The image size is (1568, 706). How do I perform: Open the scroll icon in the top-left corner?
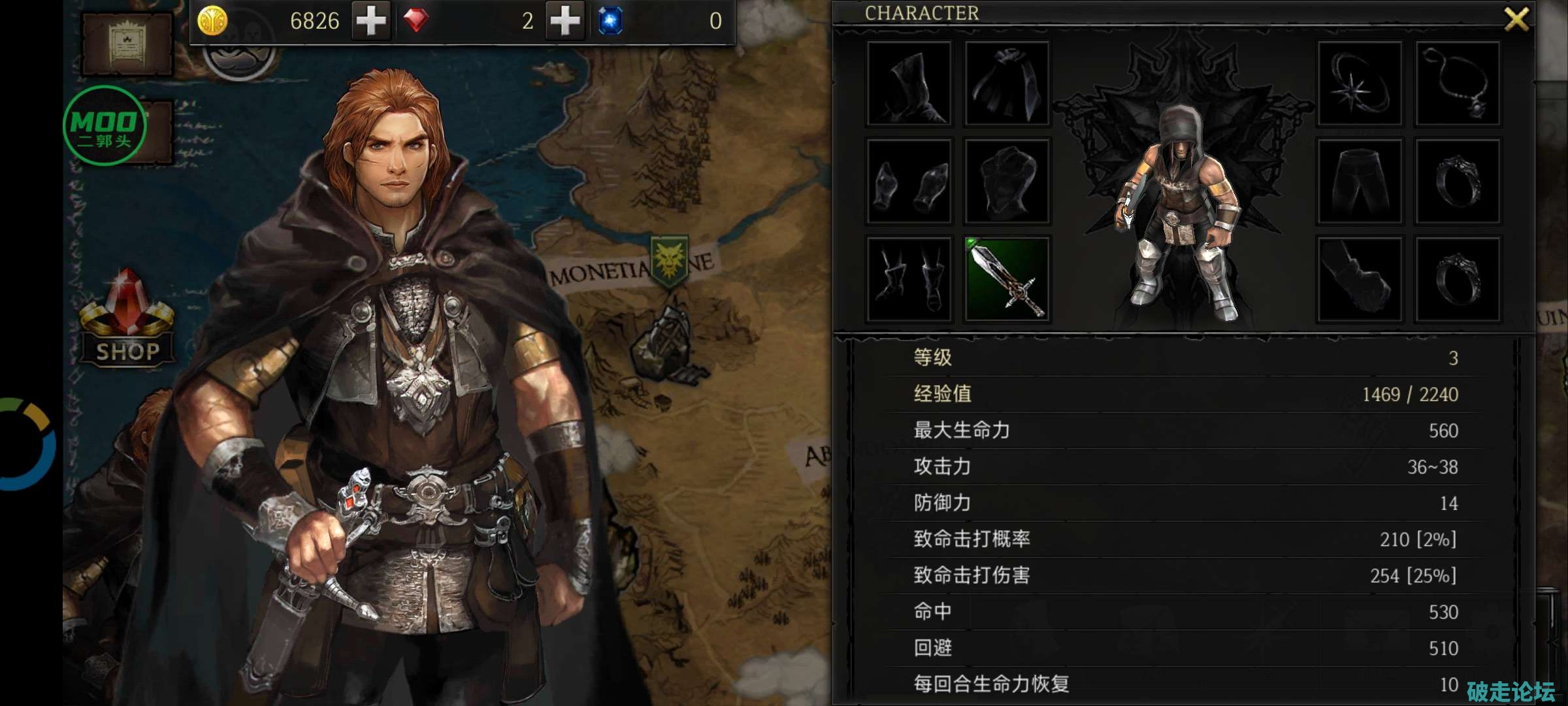[127, 44]
